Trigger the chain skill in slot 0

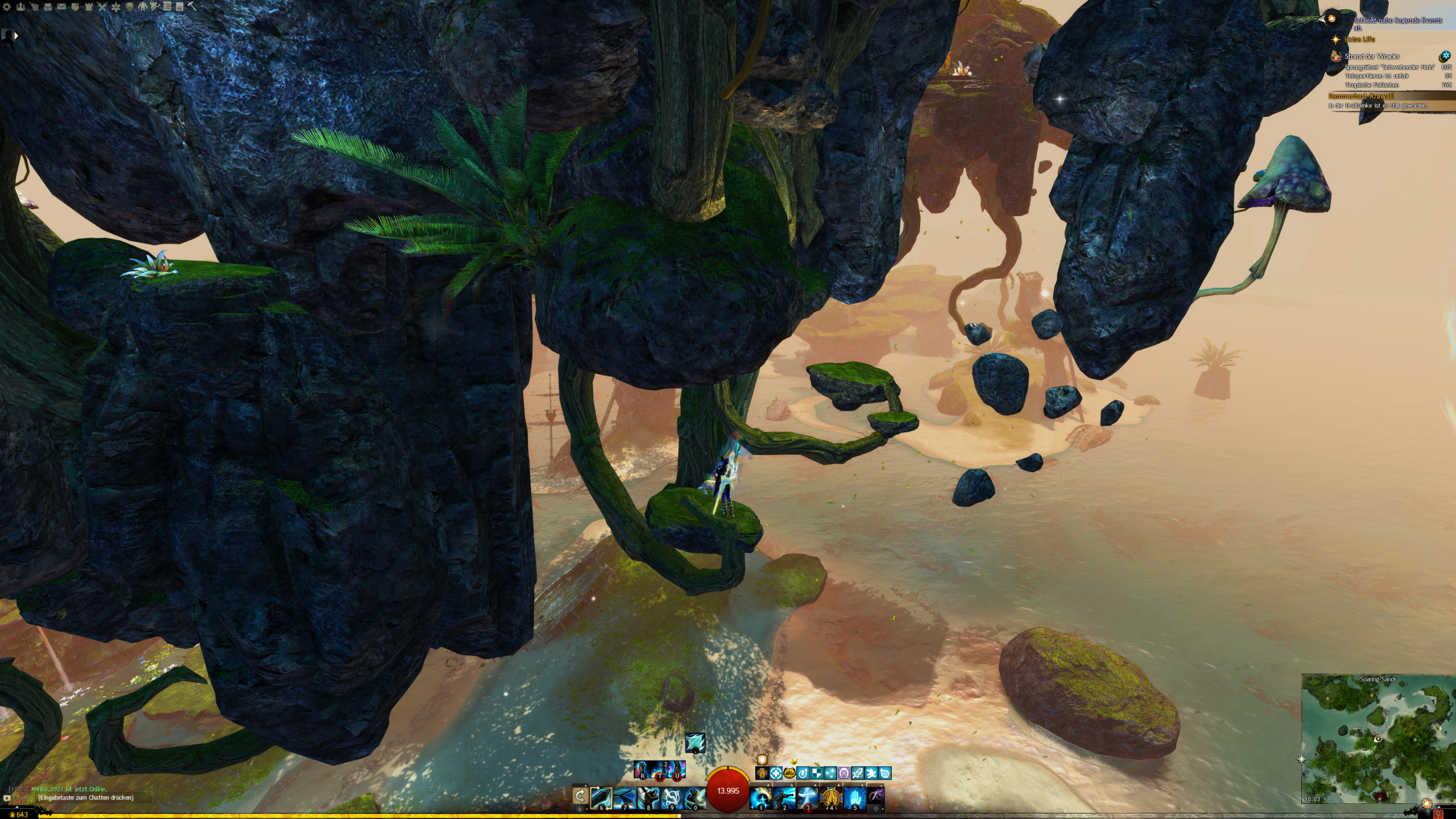pos(694,797)
